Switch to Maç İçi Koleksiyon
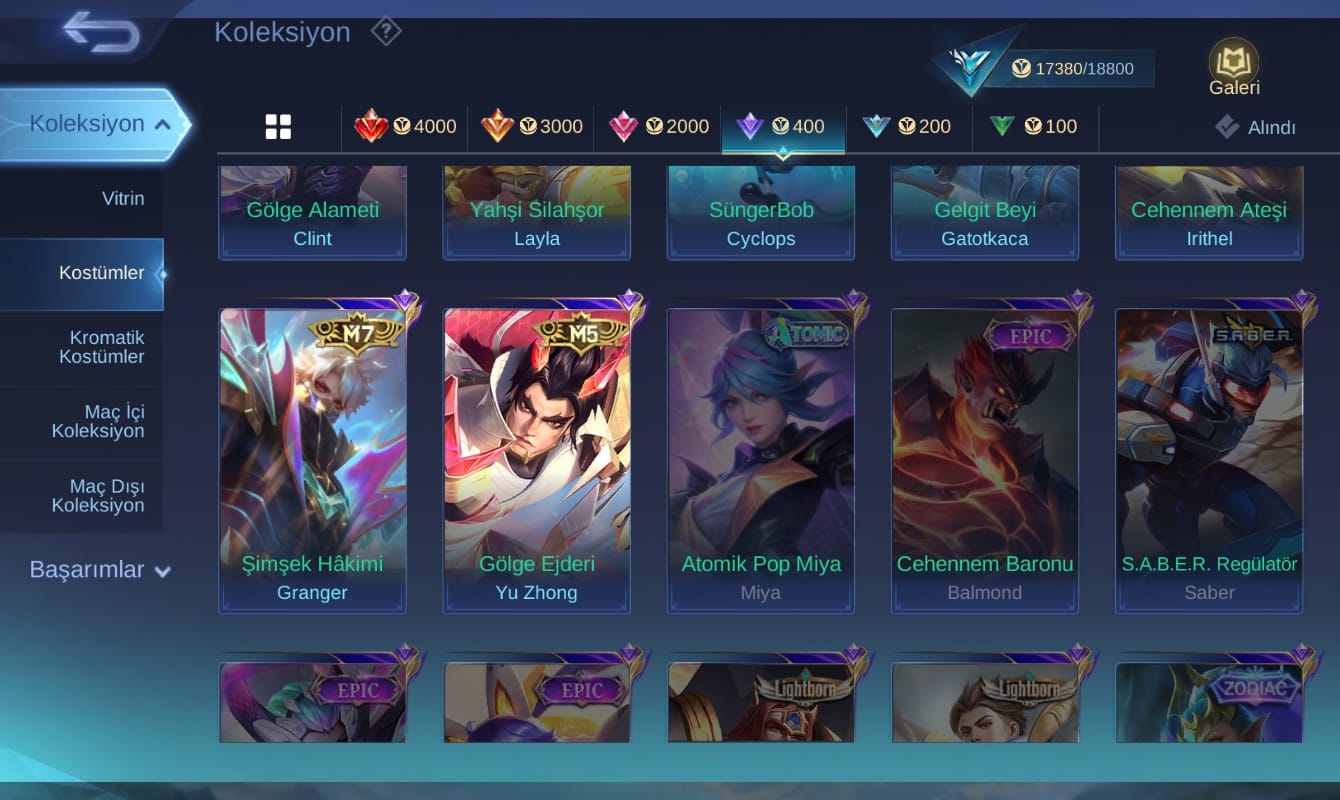Viewport: 1340px width, 800px height. tap(98, 421)
